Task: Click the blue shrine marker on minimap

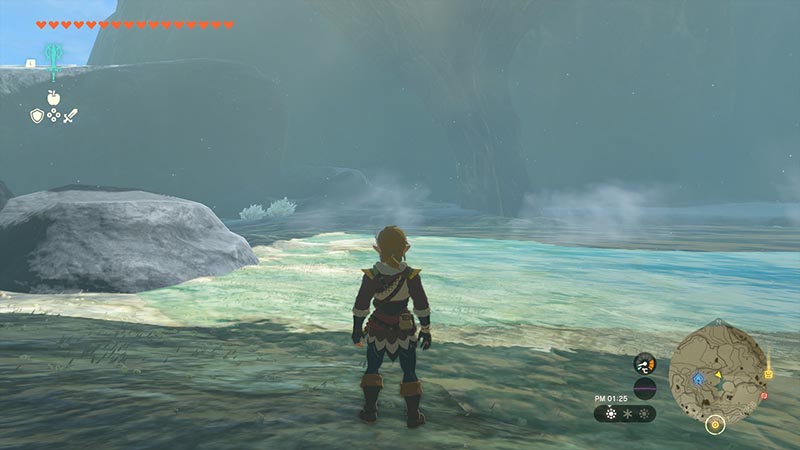Action: tap(697, 379)
